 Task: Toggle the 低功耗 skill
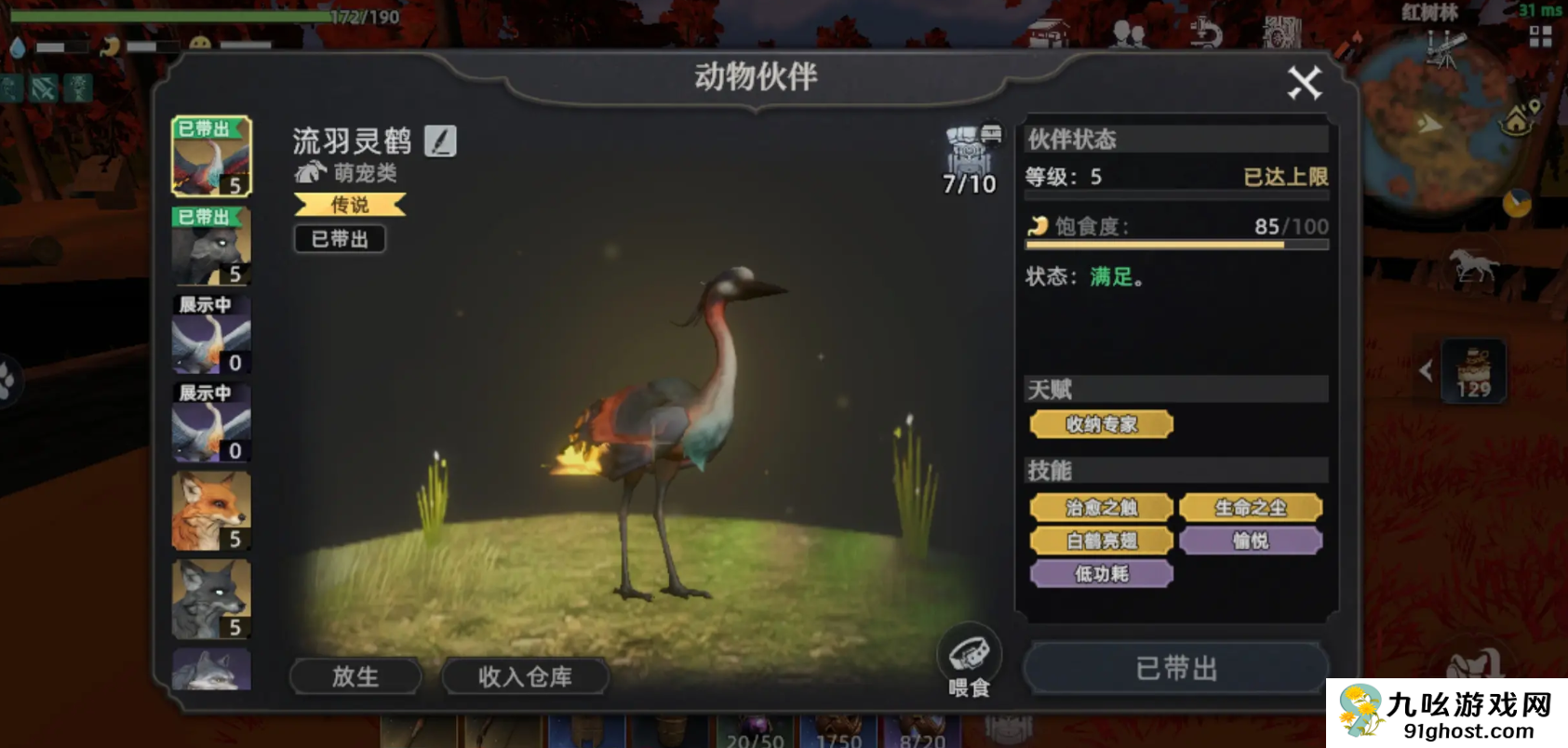[x=1100, y=574]
